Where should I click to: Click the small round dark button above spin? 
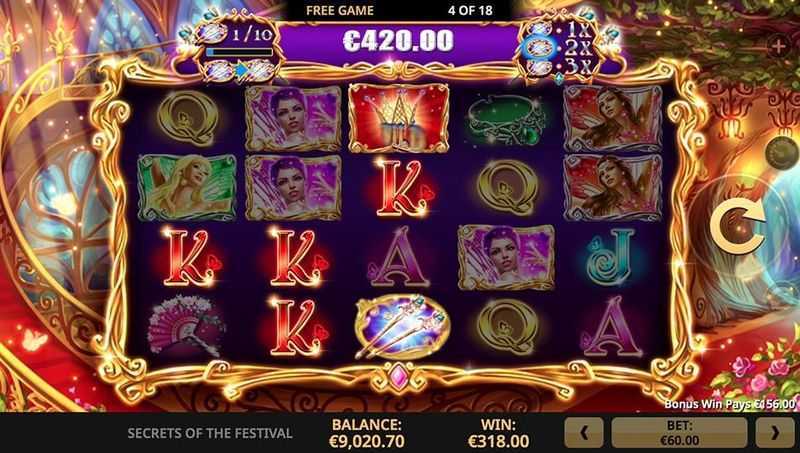780,151
